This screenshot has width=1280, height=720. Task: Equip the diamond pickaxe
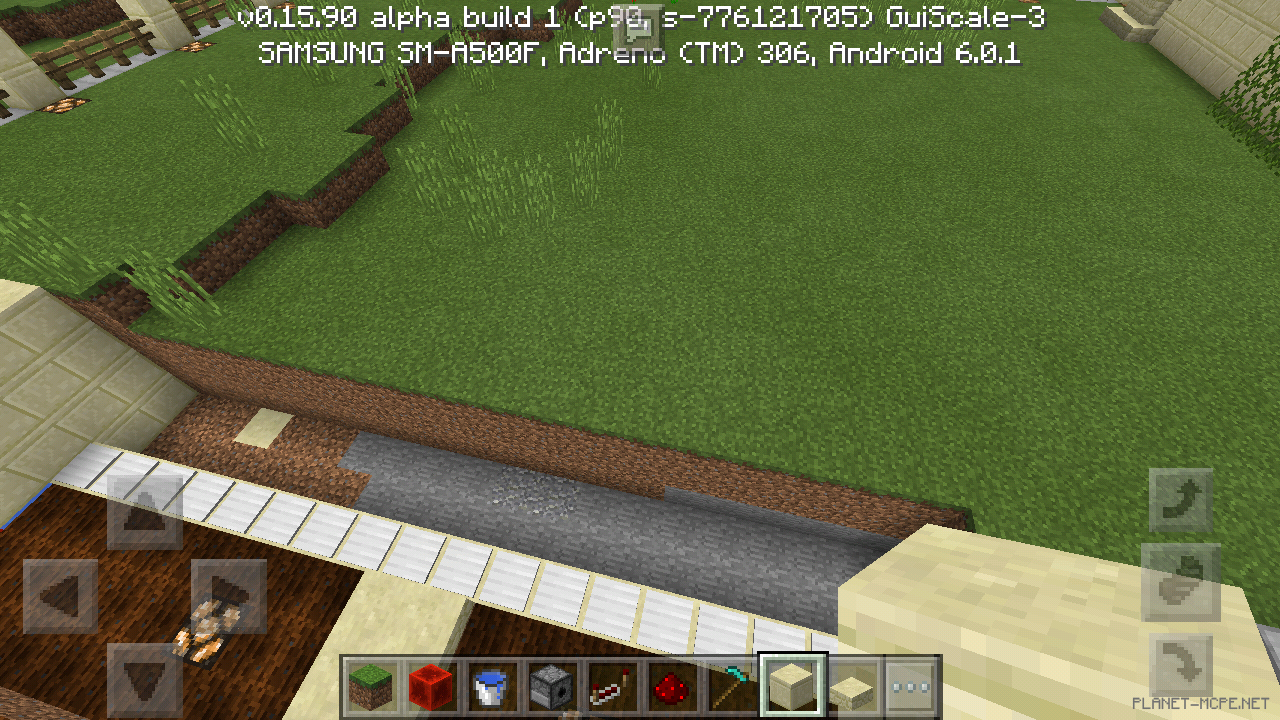coord(732,685)
